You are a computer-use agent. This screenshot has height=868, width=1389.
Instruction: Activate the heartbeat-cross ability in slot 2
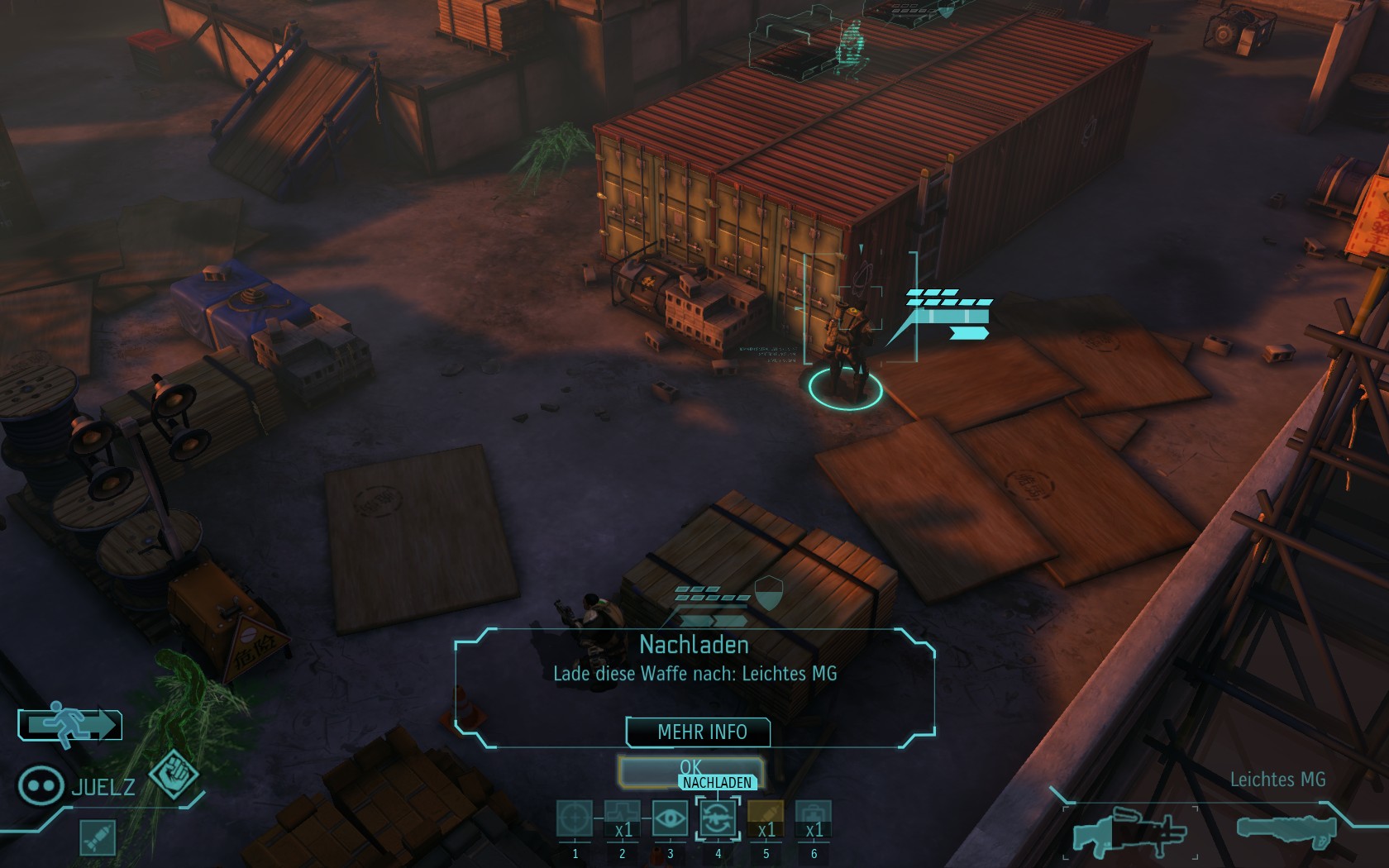pos(623,819)
